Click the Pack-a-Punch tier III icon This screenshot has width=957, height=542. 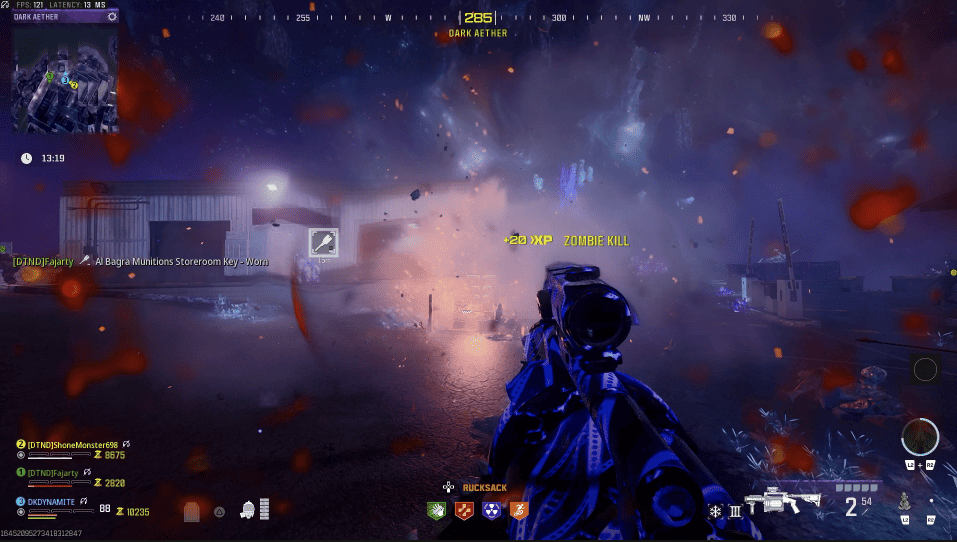tap(735, 511)
